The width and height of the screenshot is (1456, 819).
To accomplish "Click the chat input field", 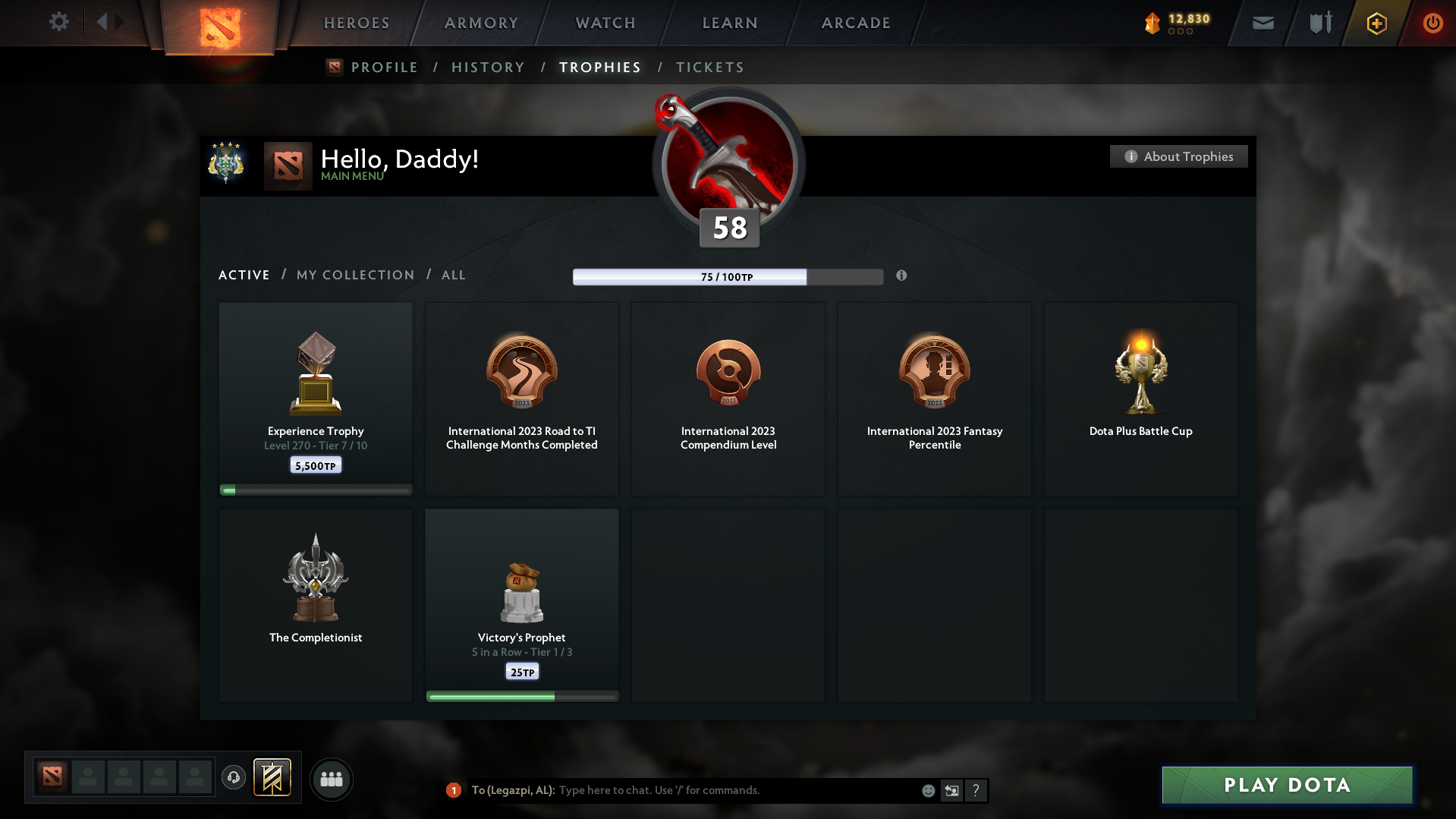I will [x=728, y=790].
